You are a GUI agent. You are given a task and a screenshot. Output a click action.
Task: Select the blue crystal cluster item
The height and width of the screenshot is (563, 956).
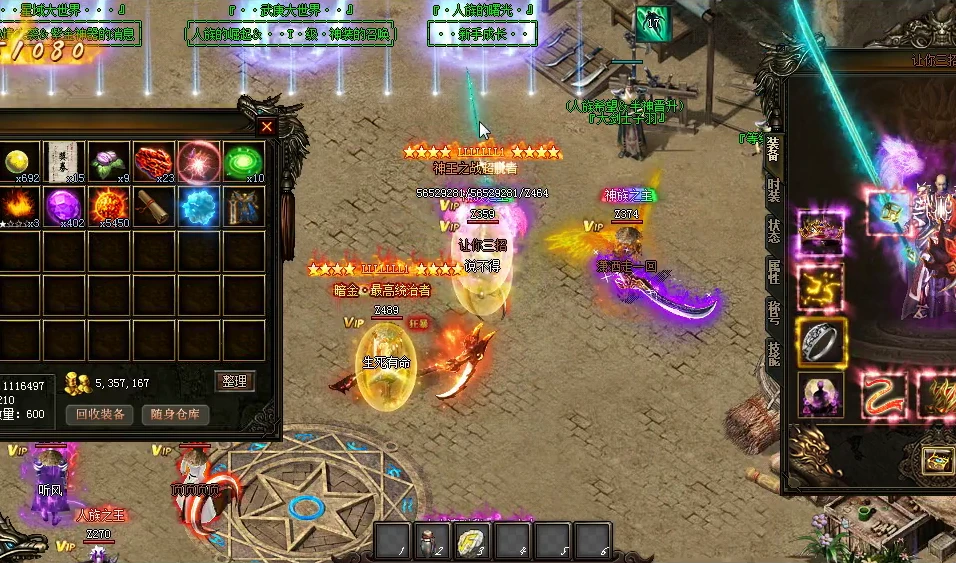pyautogui.click(x=198, y=207)
